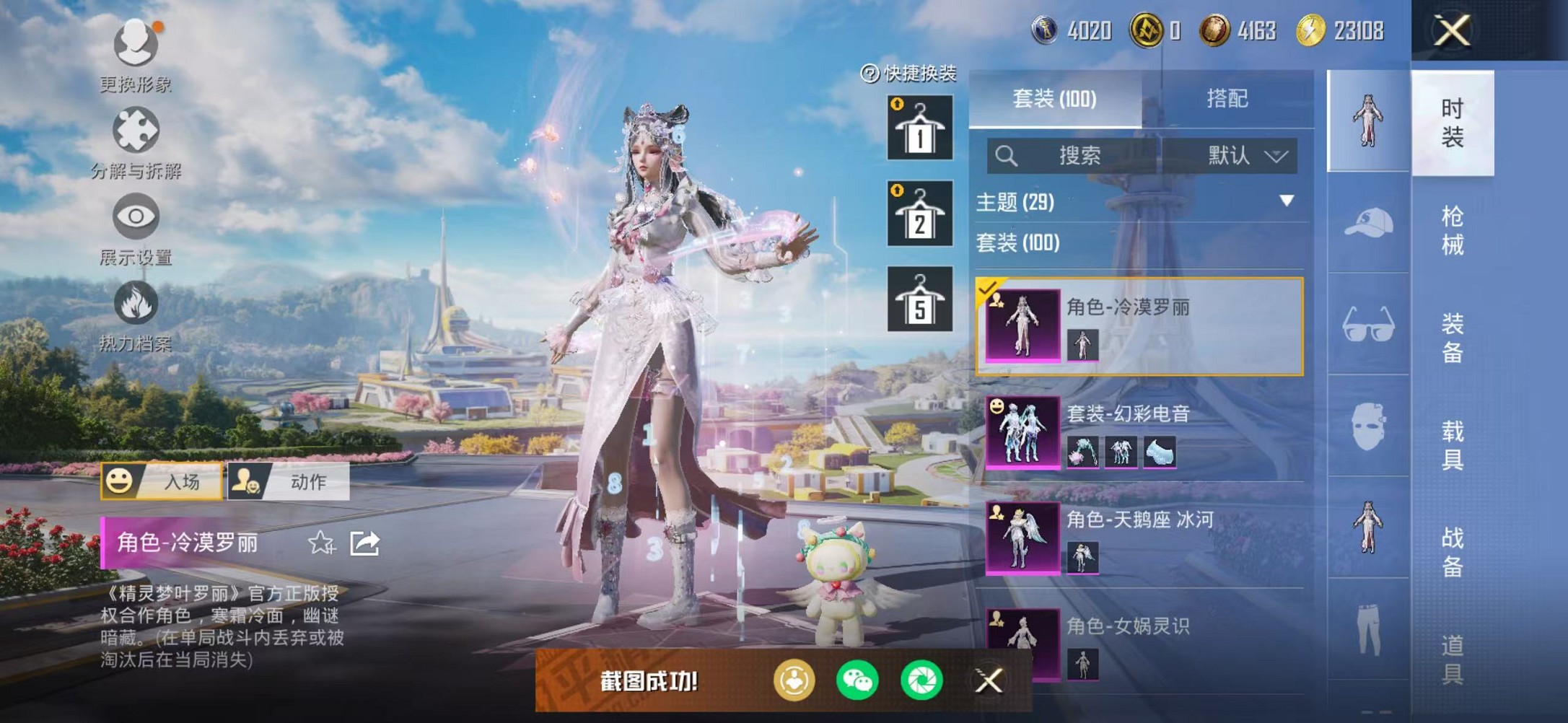1568x723 pixels.
Task: Select quick outfit preset 1
Action: 919,128
